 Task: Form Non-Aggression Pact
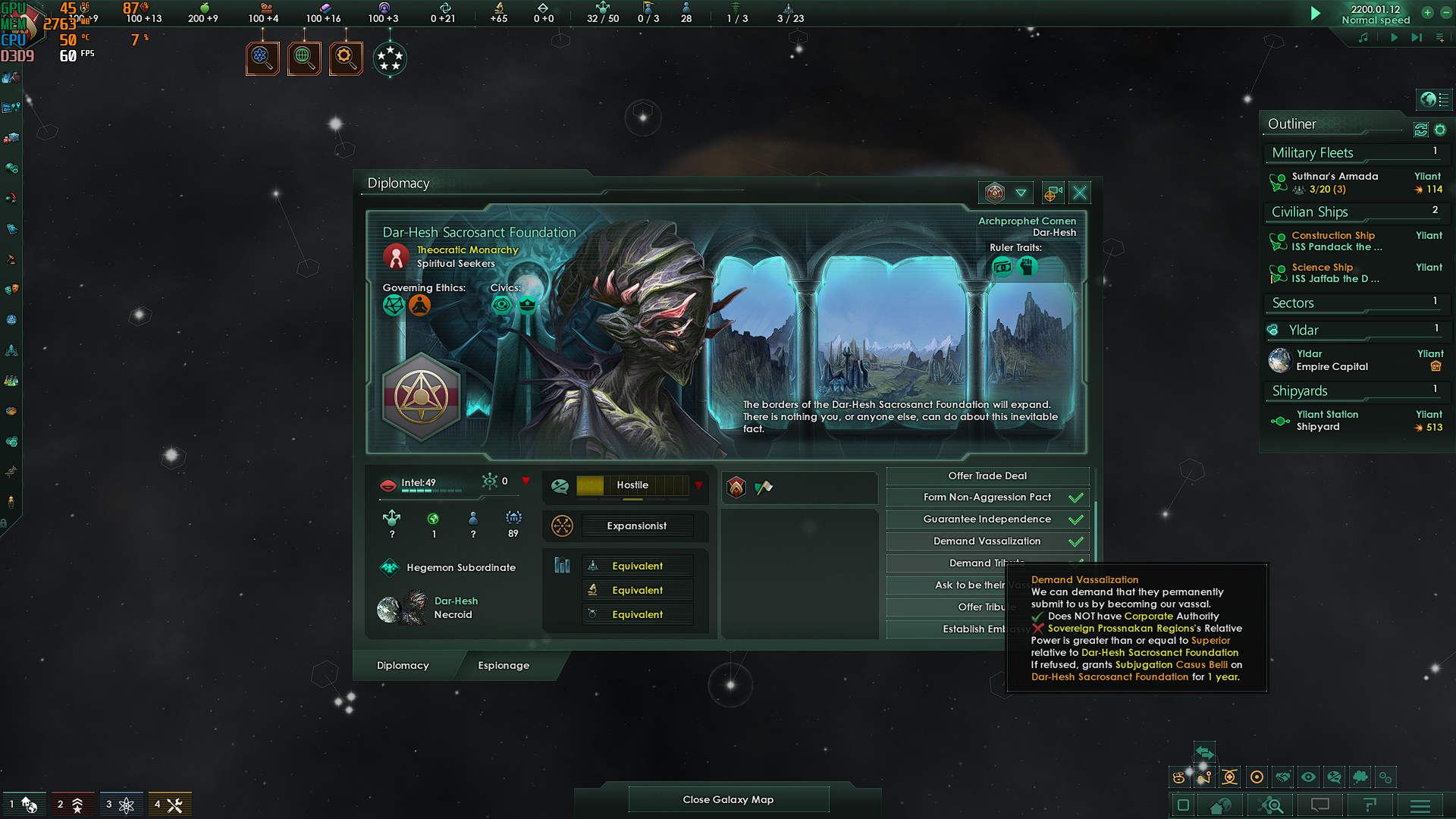point(987,497)
